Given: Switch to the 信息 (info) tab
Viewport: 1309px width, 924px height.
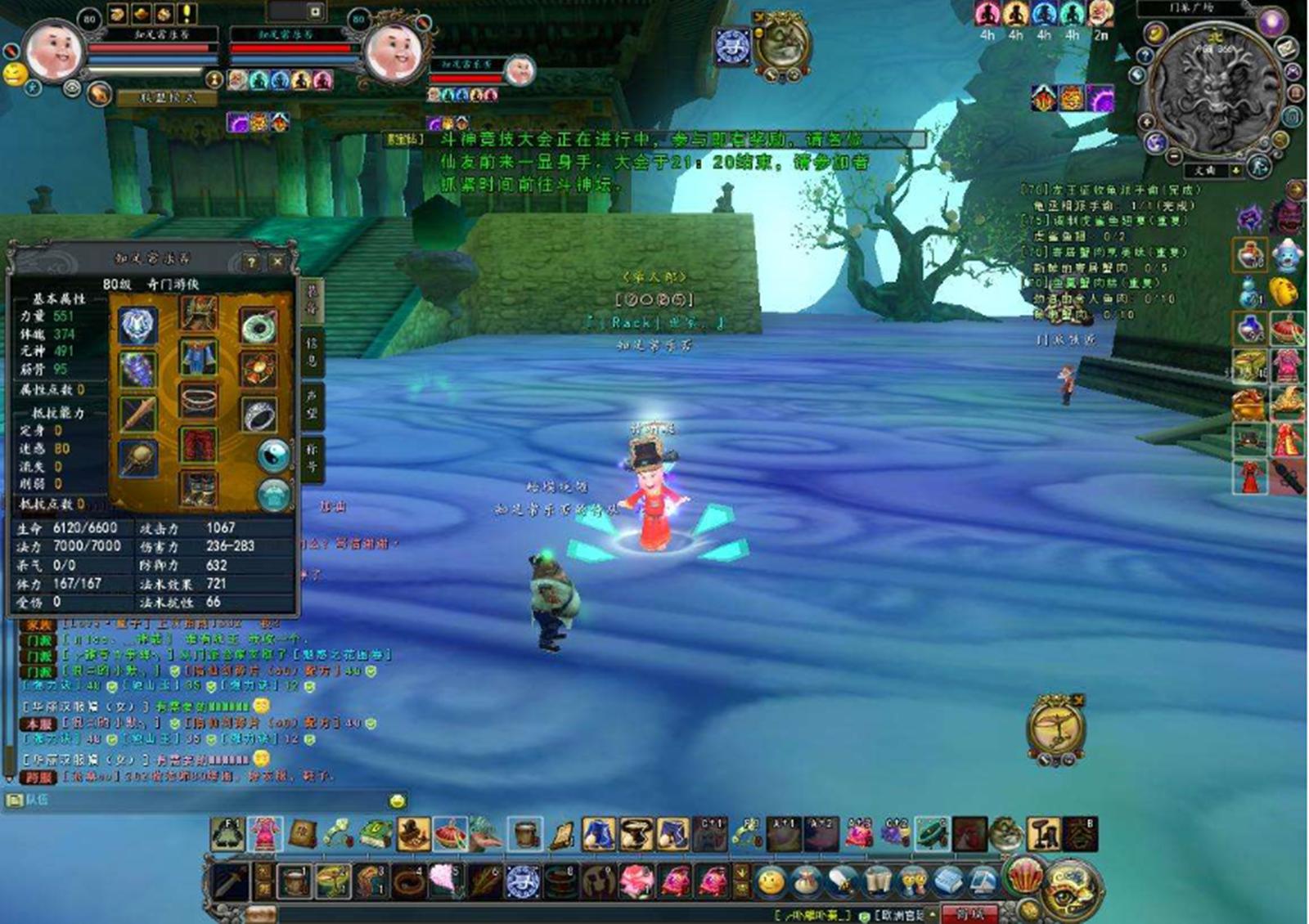Looking at the screenshot, I should [312, 350].
